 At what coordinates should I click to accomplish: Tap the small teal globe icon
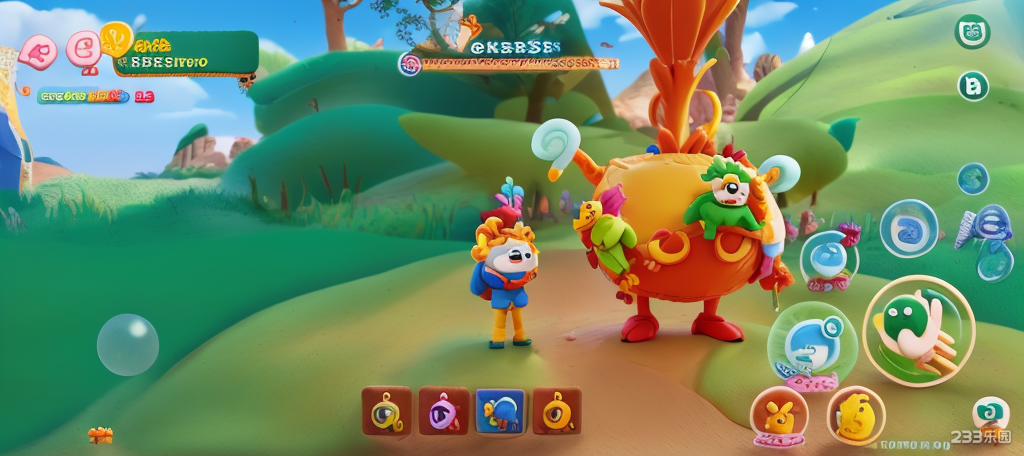972,179
